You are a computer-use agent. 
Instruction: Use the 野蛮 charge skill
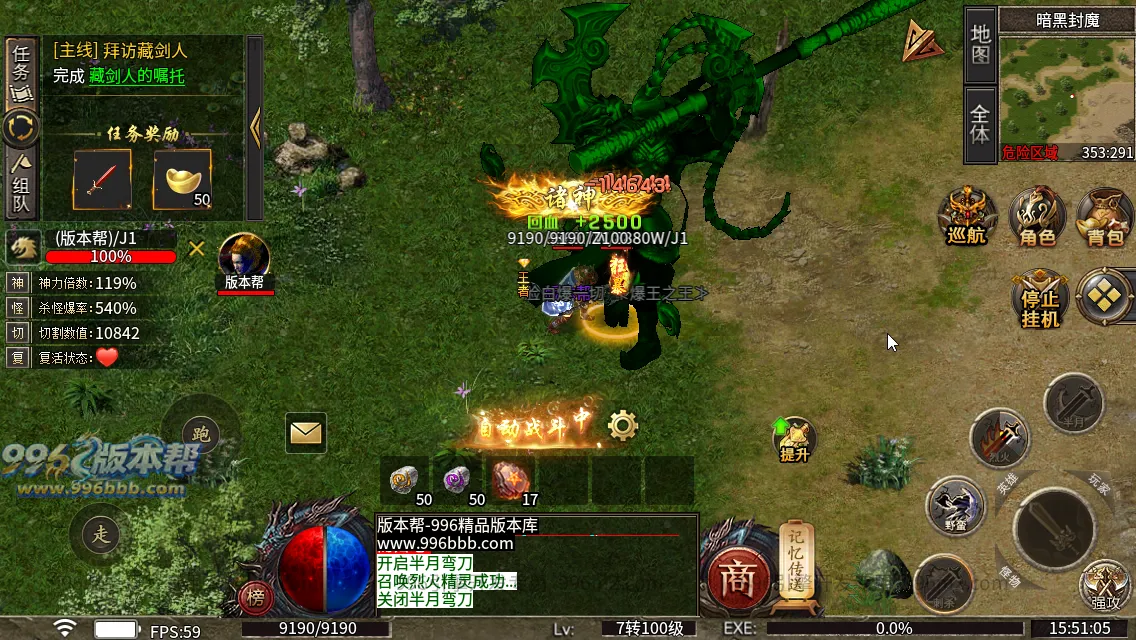[956, 505]
